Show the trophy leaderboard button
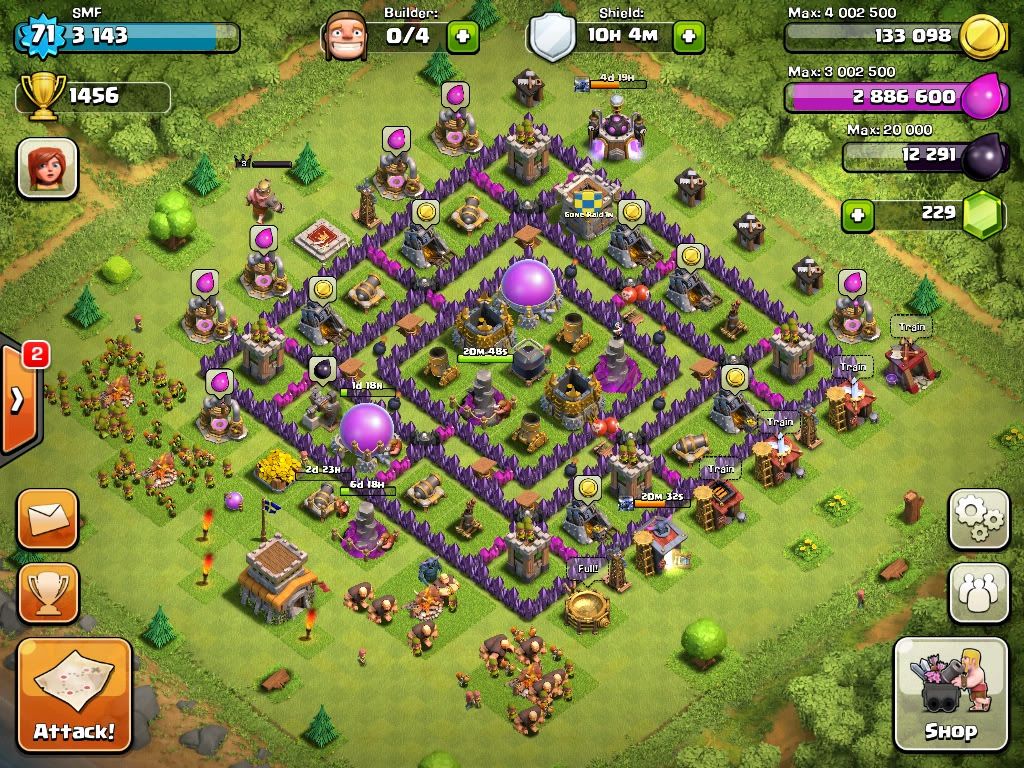1024x768 pixels. tap(47, 592)
